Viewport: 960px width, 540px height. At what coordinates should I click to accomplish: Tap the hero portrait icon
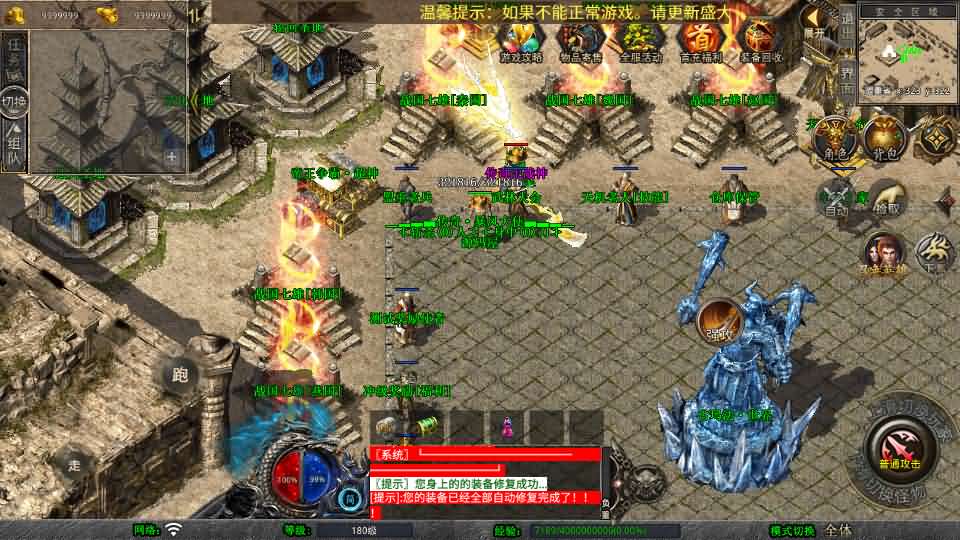[x=882, y=253]
